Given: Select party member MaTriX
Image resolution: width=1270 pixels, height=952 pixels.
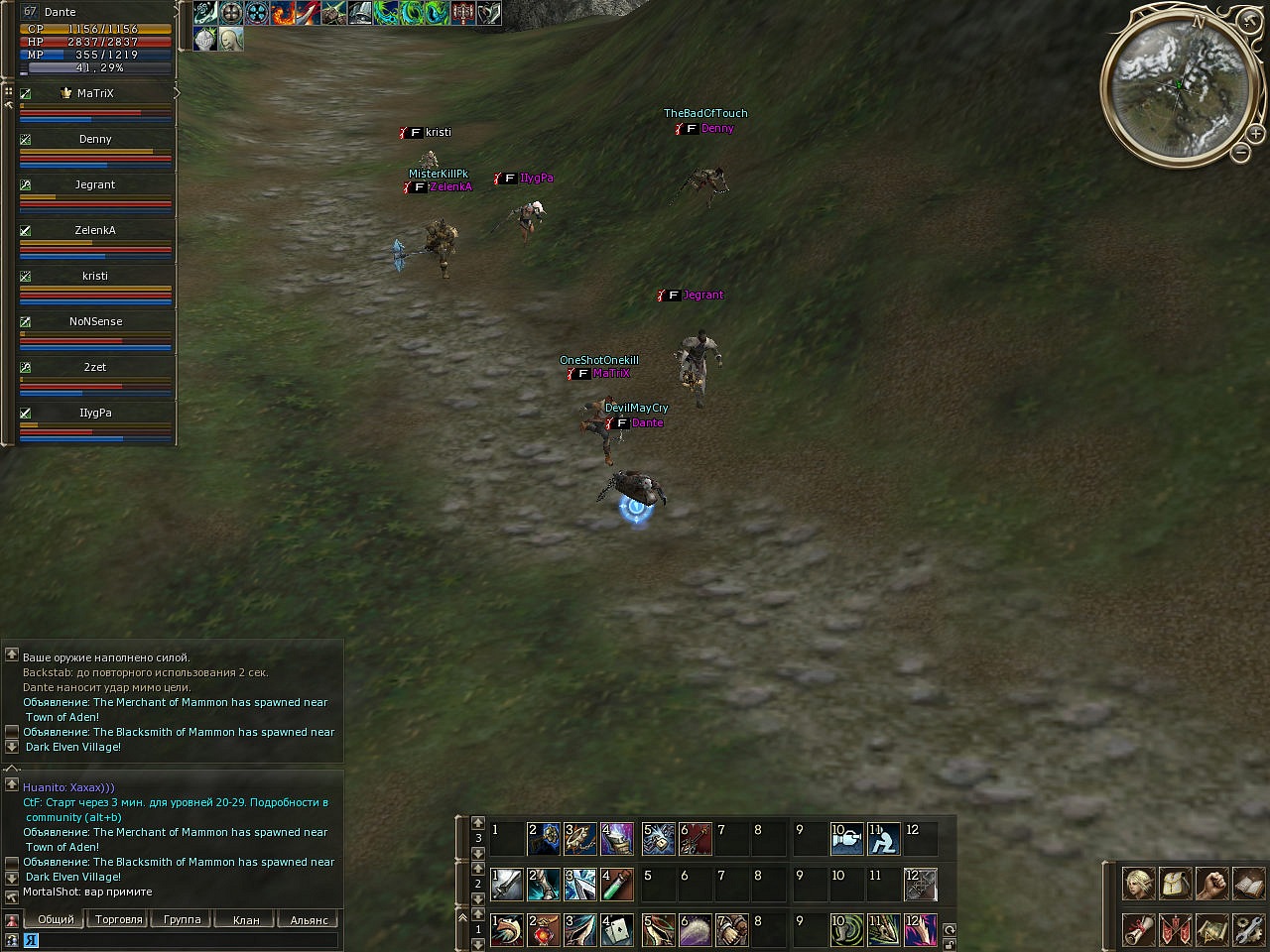Looking at the screenshot, I should (x=95, y=93).
